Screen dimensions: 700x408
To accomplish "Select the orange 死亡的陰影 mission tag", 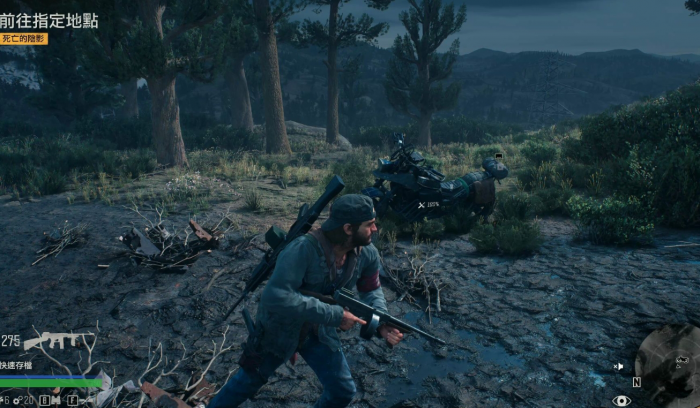I will point(24,39).
